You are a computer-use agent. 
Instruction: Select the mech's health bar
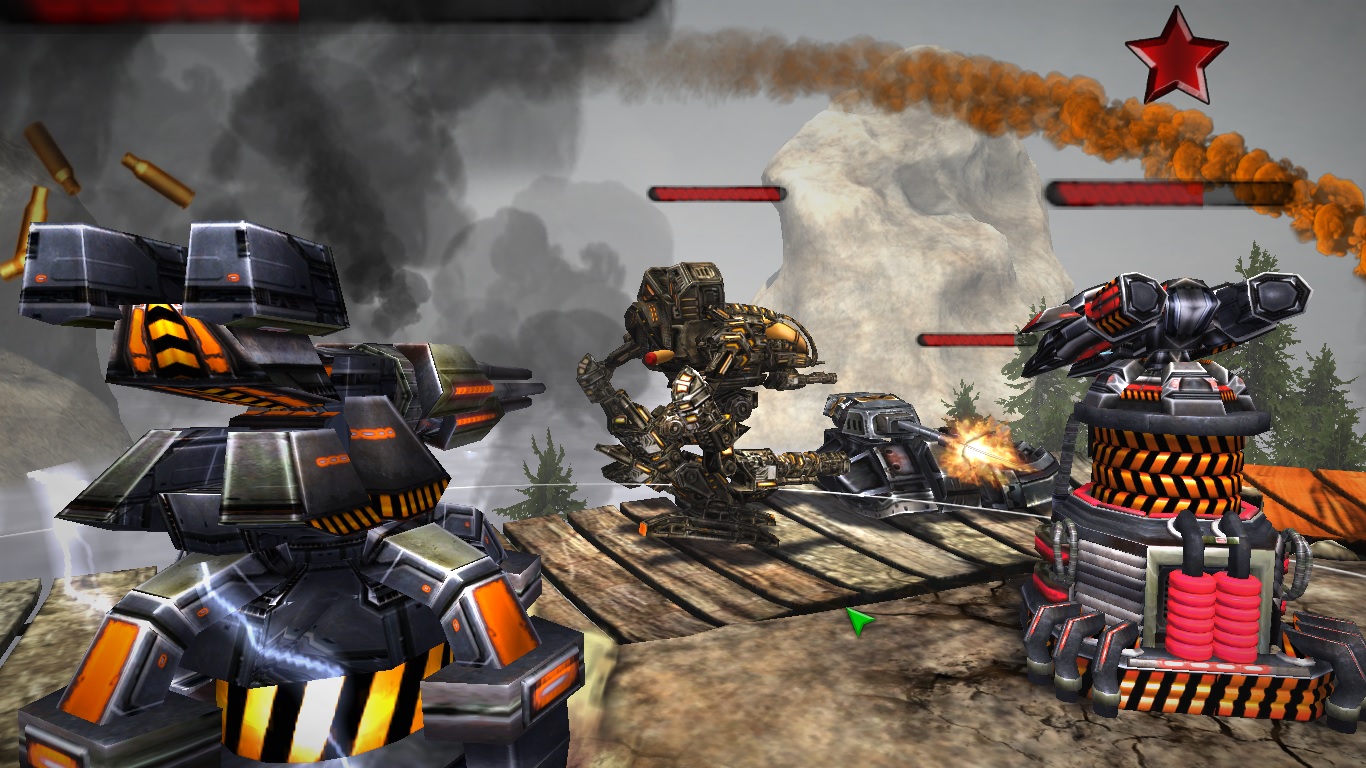coord(716,195)
